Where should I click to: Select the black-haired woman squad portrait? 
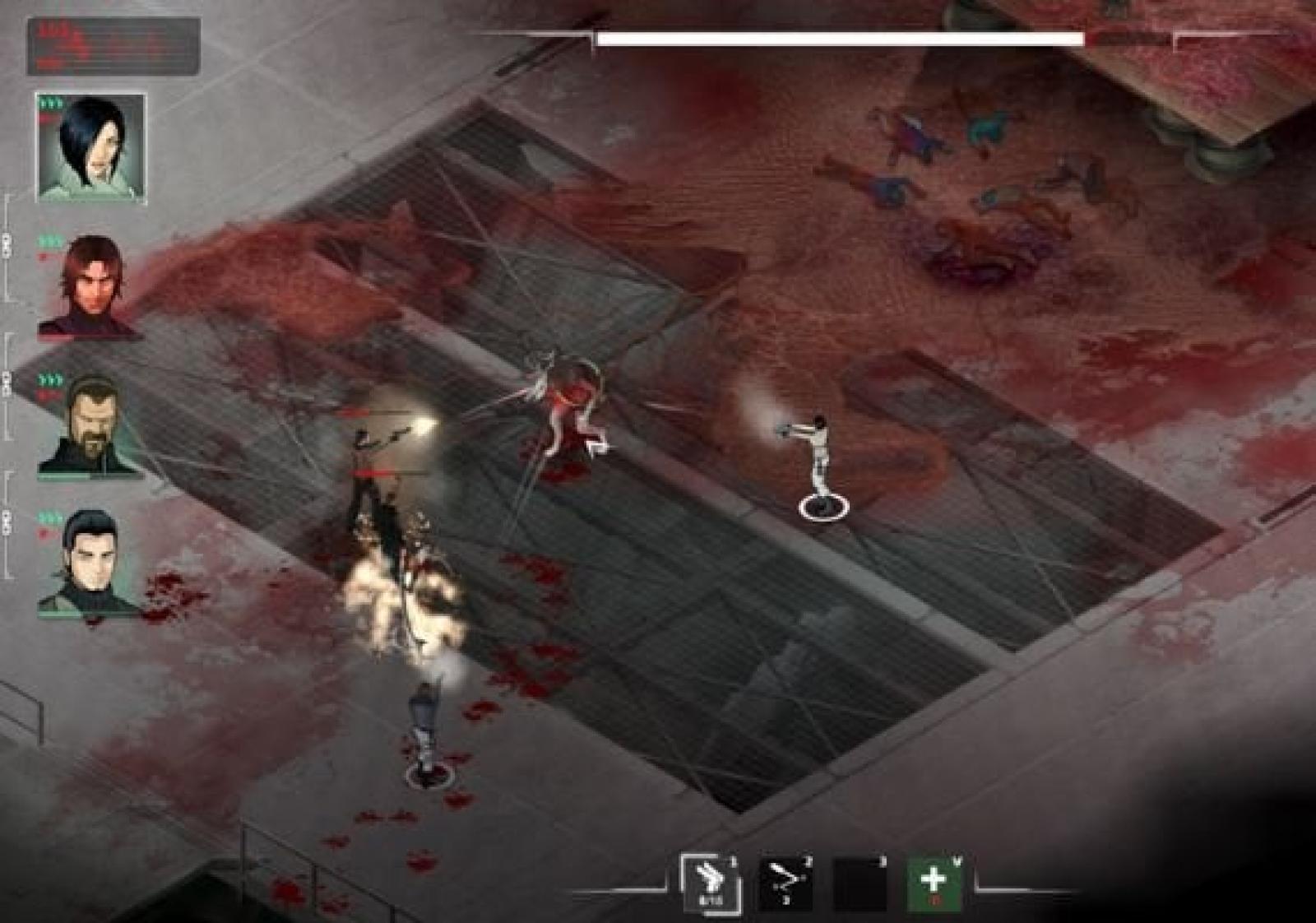[91, 147]
